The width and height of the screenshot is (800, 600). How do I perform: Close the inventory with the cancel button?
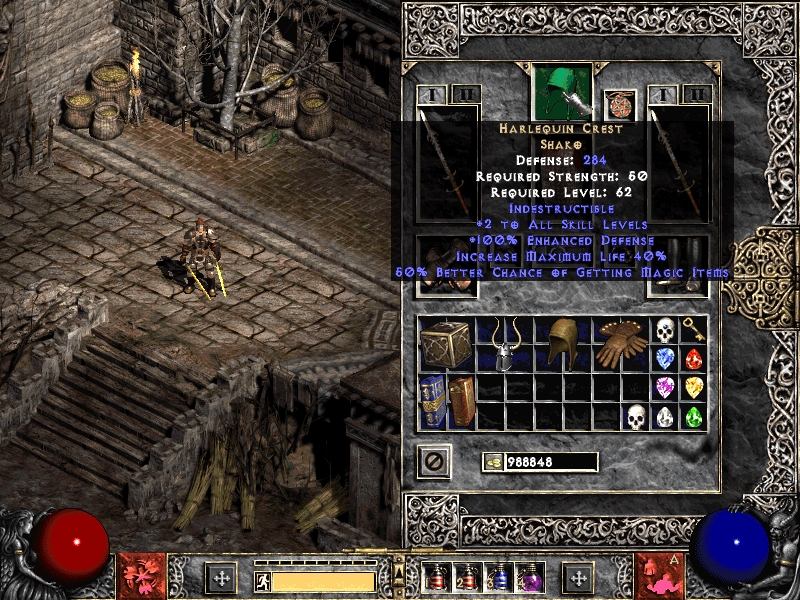point(434,461)
